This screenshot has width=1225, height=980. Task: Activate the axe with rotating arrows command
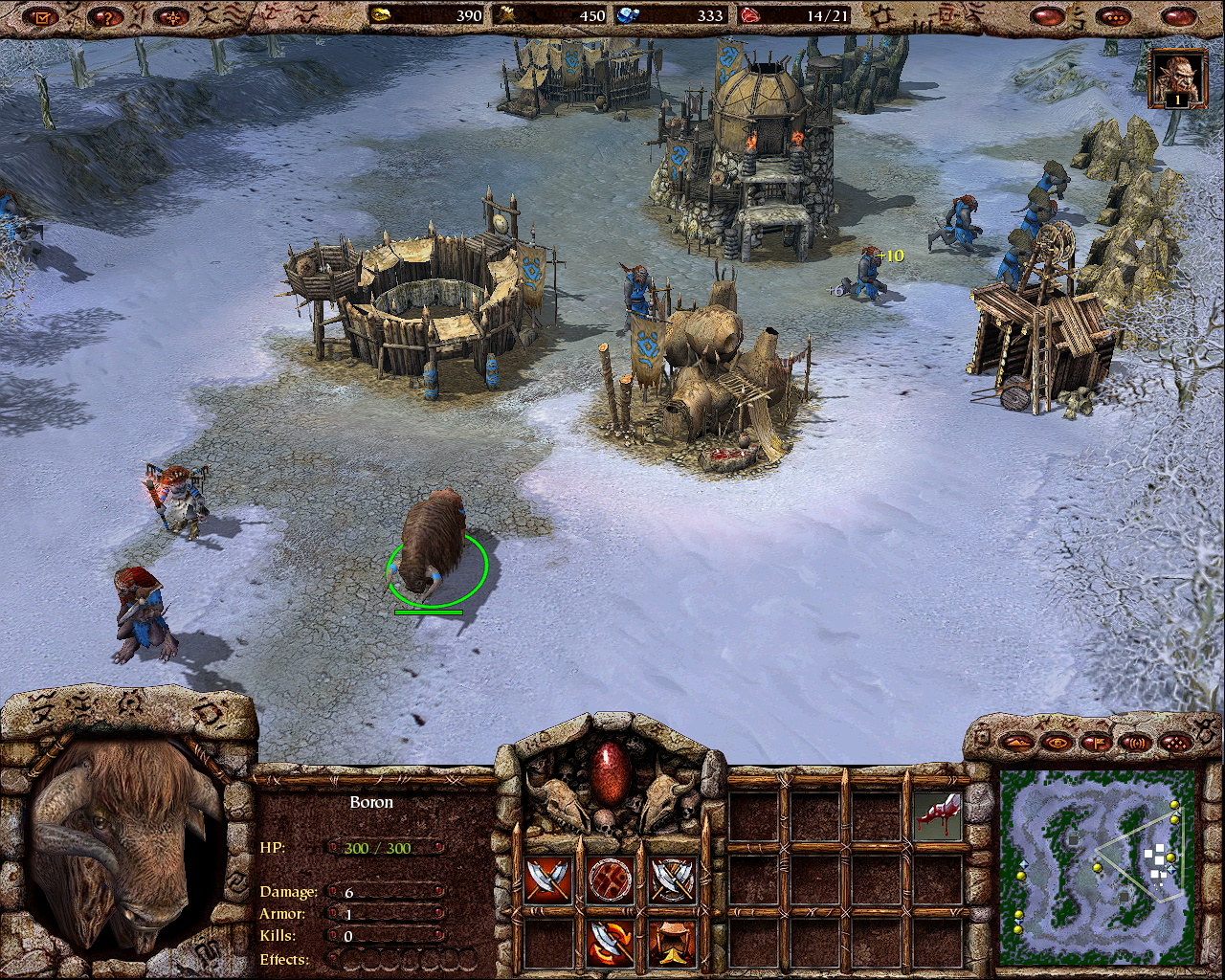[611, 942]
